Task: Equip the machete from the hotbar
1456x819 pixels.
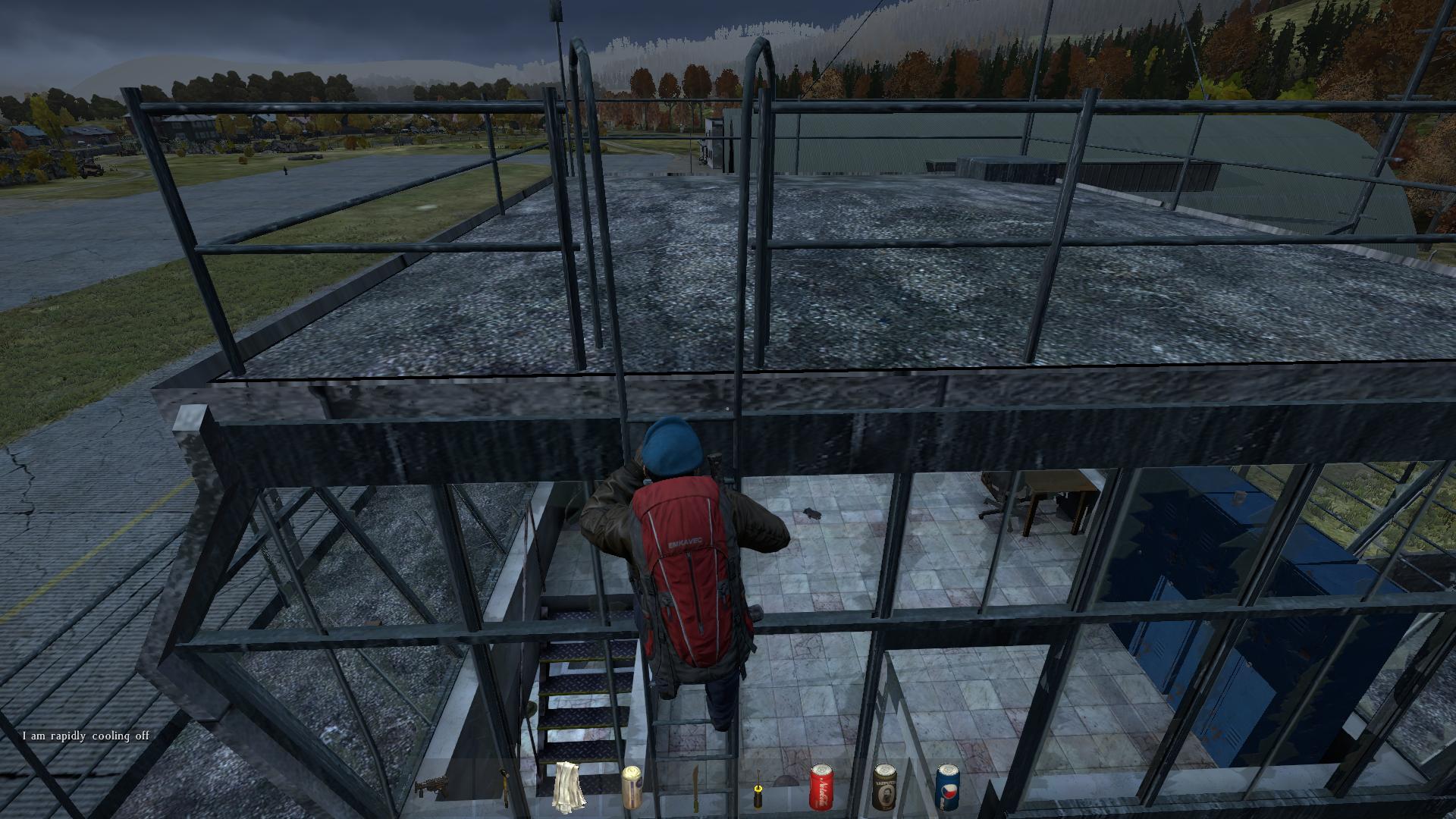Action: pyautogui.click(x=695, y=788)
